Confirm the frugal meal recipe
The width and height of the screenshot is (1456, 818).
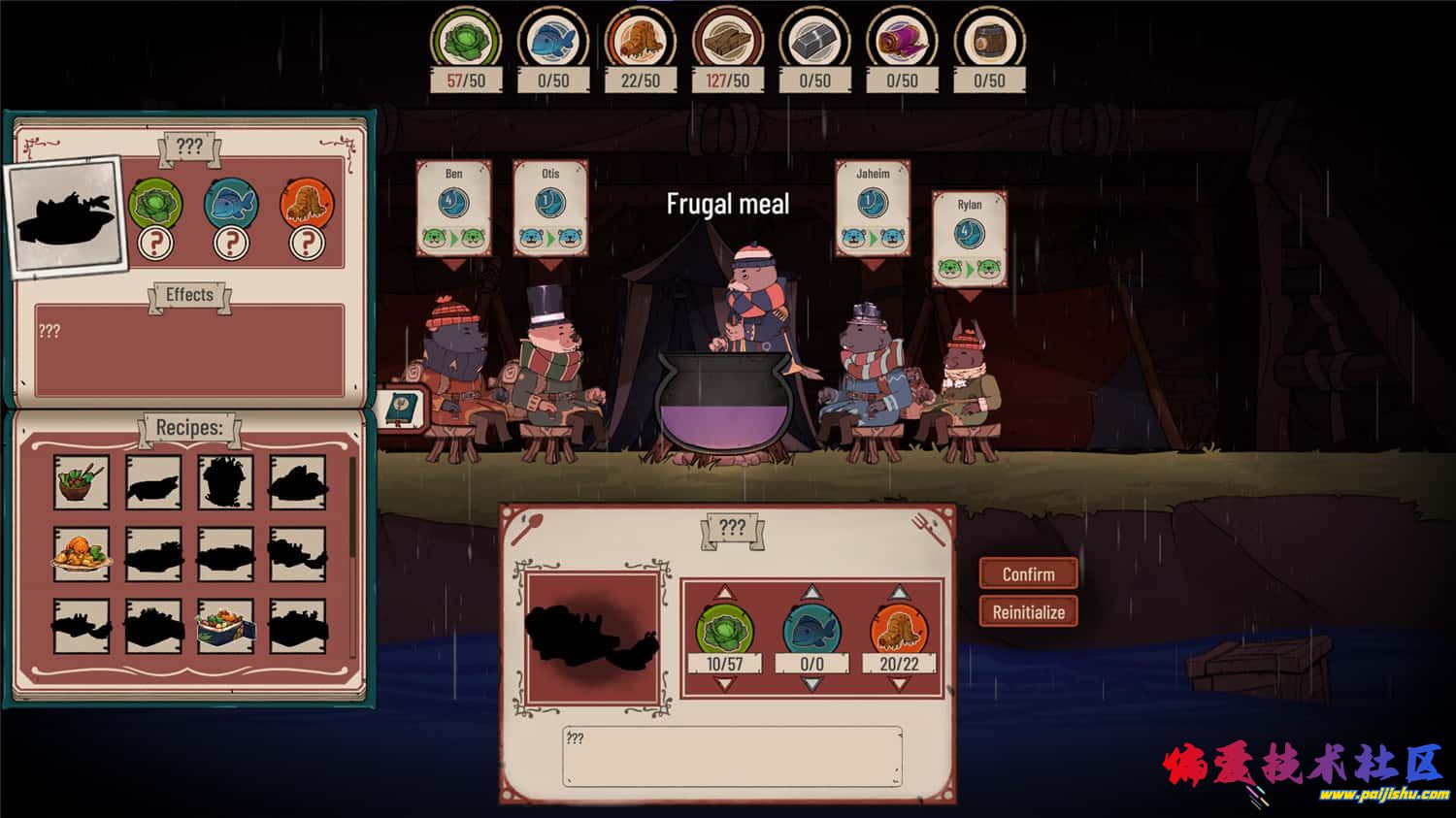1028,574
